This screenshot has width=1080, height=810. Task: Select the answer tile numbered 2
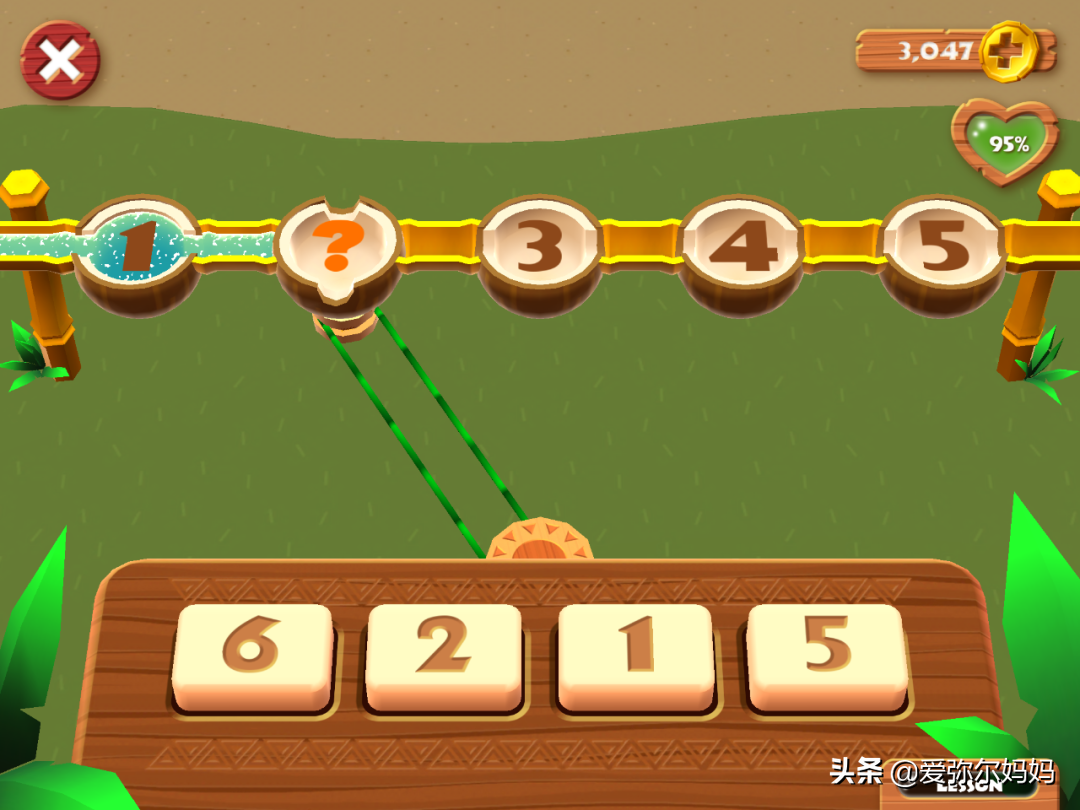(443, 656)
